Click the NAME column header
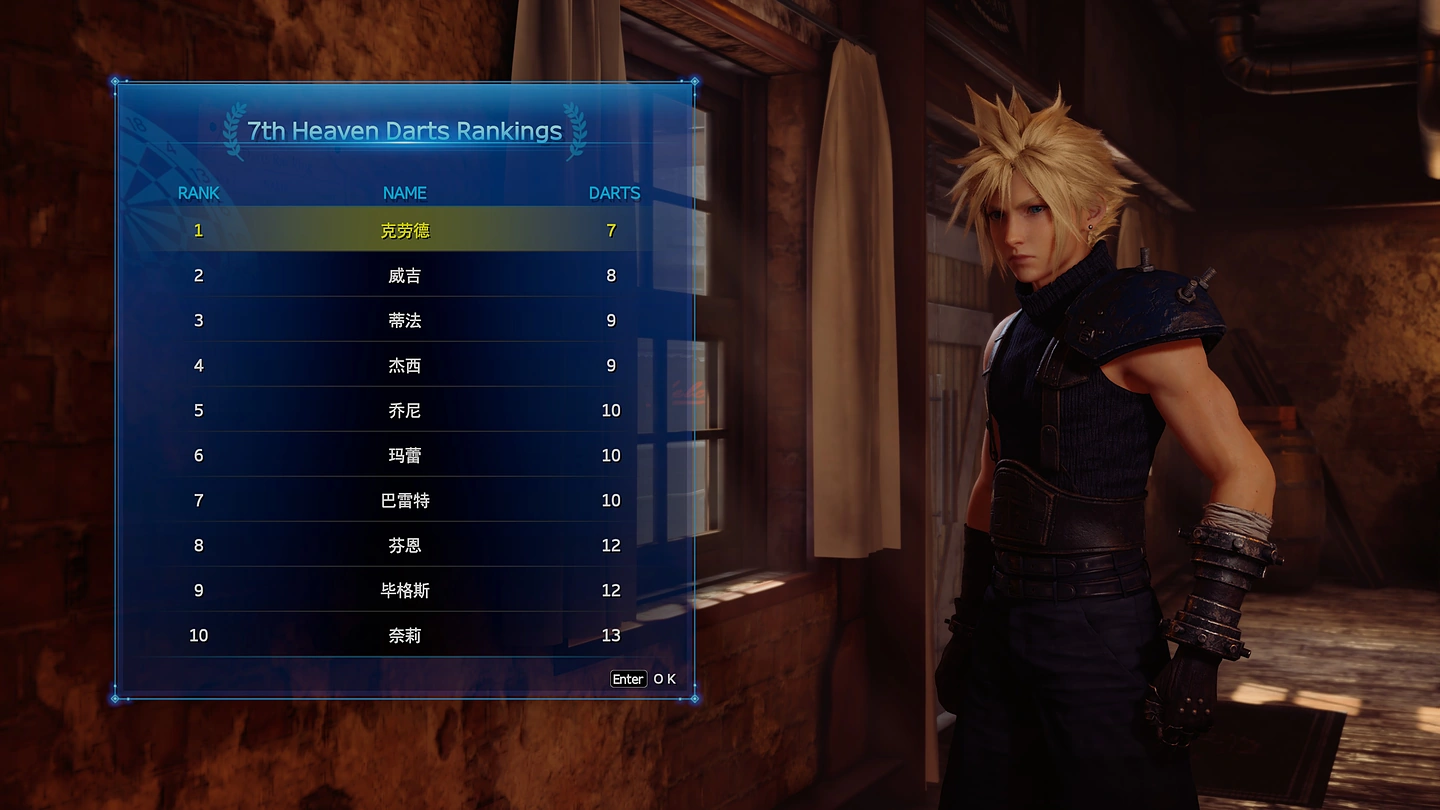Screen dimensions: 1440x810 click(x=403, y=193)
